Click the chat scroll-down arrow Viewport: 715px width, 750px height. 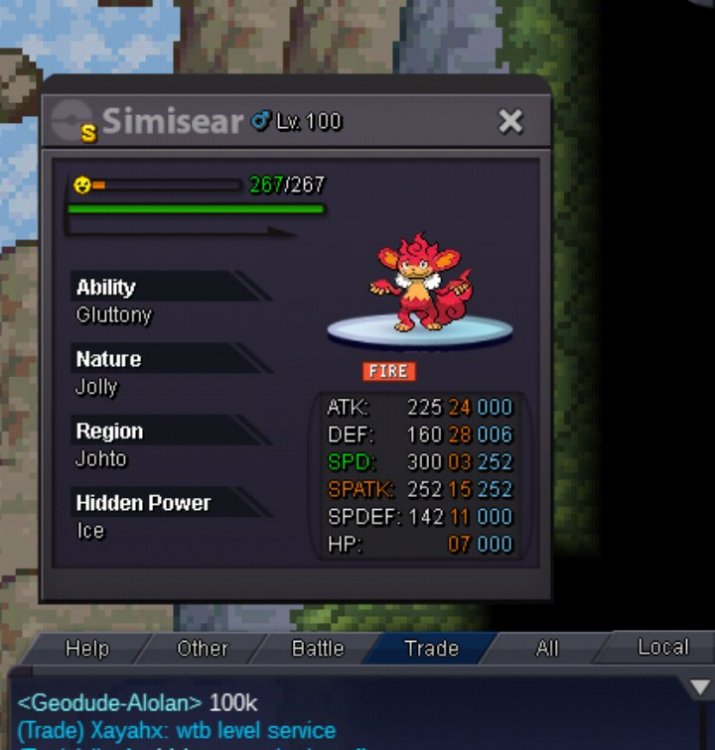(x=700, y=688)
